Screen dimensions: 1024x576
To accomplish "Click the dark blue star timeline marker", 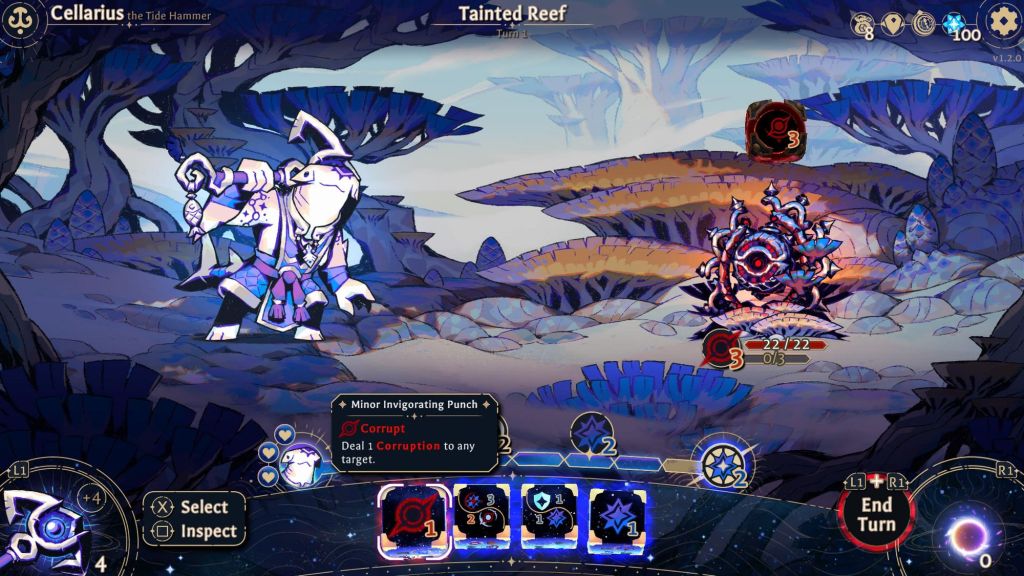I will [590, 433].
